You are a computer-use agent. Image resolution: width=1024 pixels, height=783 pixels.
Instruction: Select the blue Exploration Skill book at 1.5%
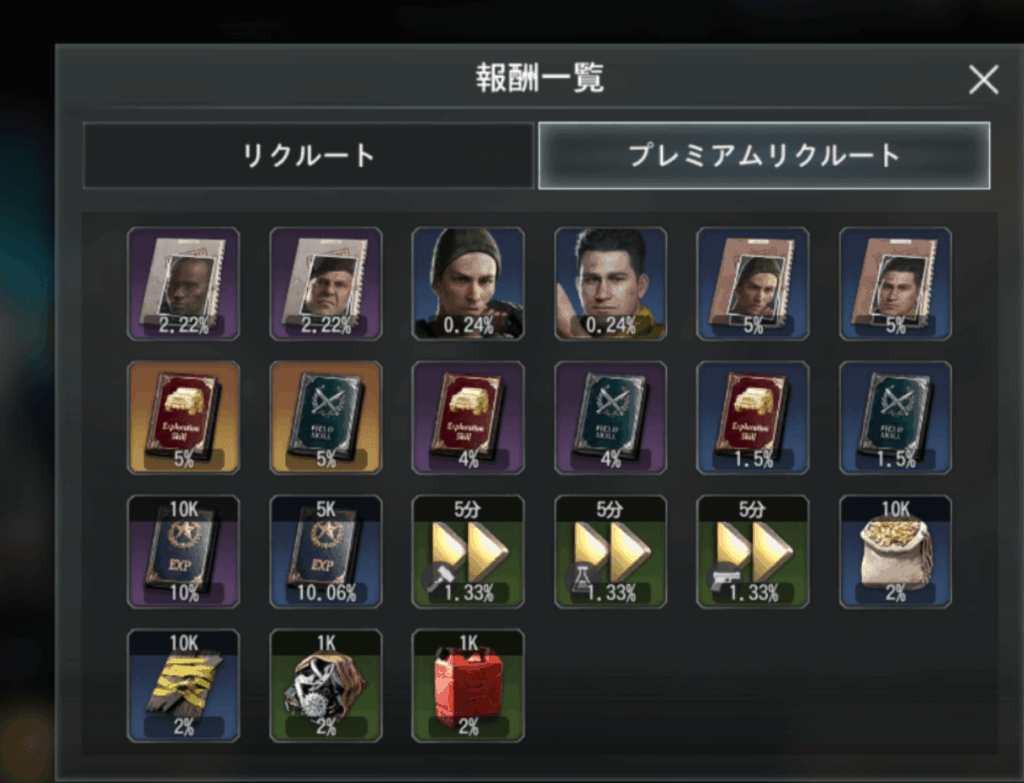[x=753, y=417]
